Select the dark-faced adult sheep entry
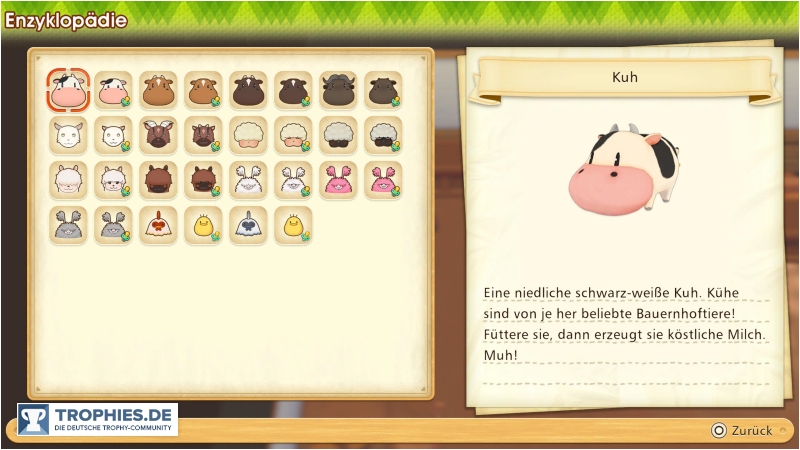Image resolution: width=800 pixels, height=450 pixels. (338, 136)
